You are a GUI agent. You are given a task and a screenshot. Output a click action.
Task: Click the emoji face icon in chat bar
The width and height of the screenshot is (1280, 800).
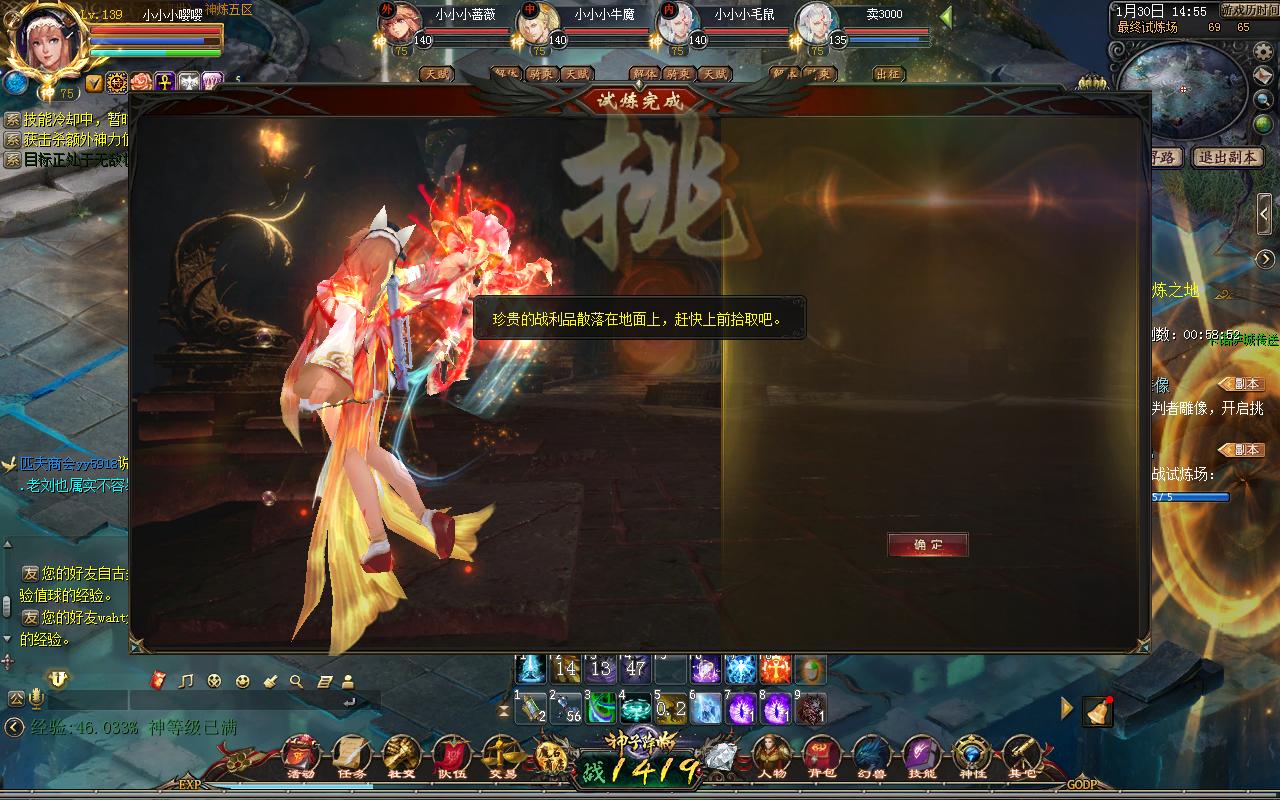(x=241, y=681)
